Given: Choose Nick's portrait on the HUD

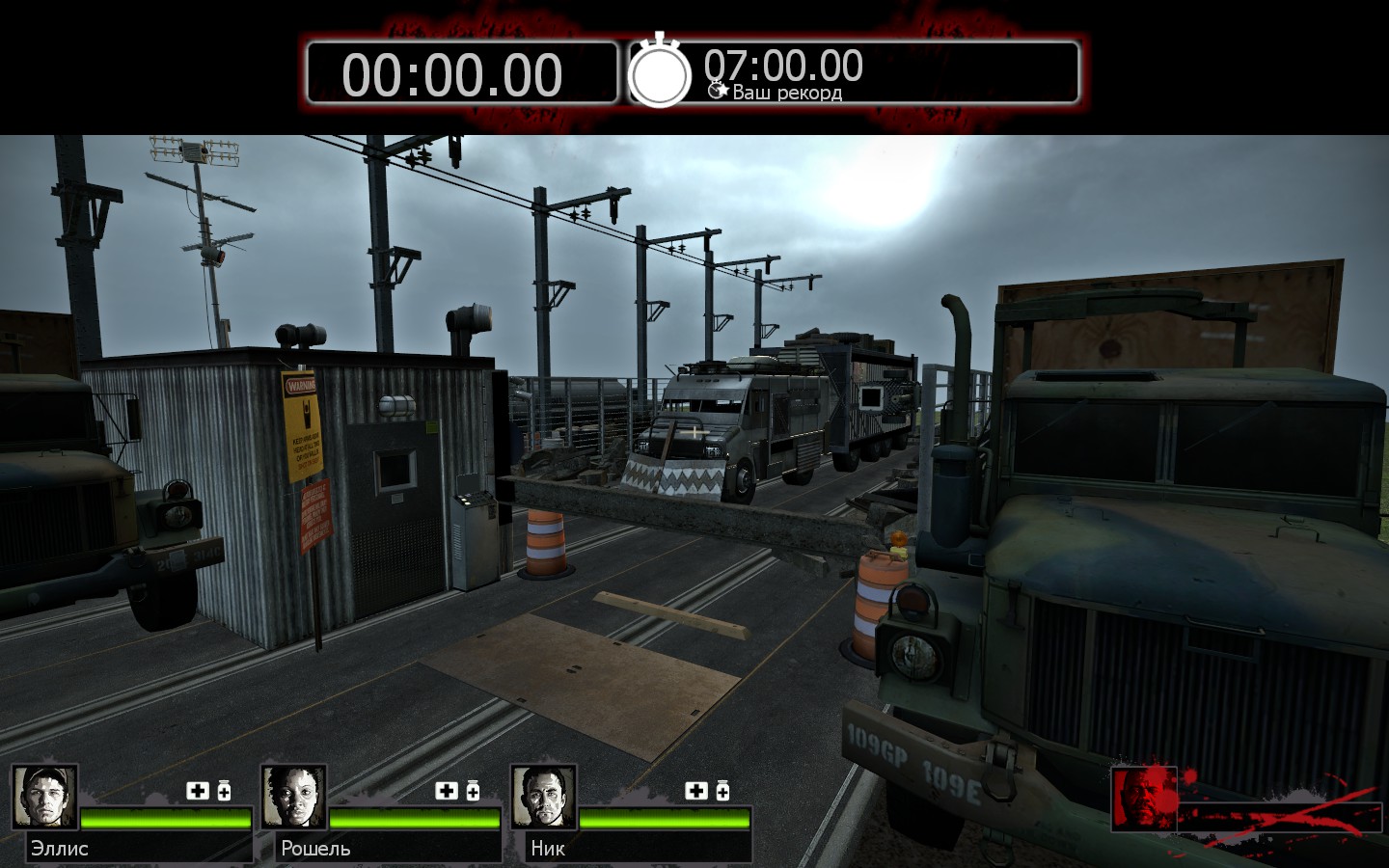Looking at the screenshot, I should [543, 797].
